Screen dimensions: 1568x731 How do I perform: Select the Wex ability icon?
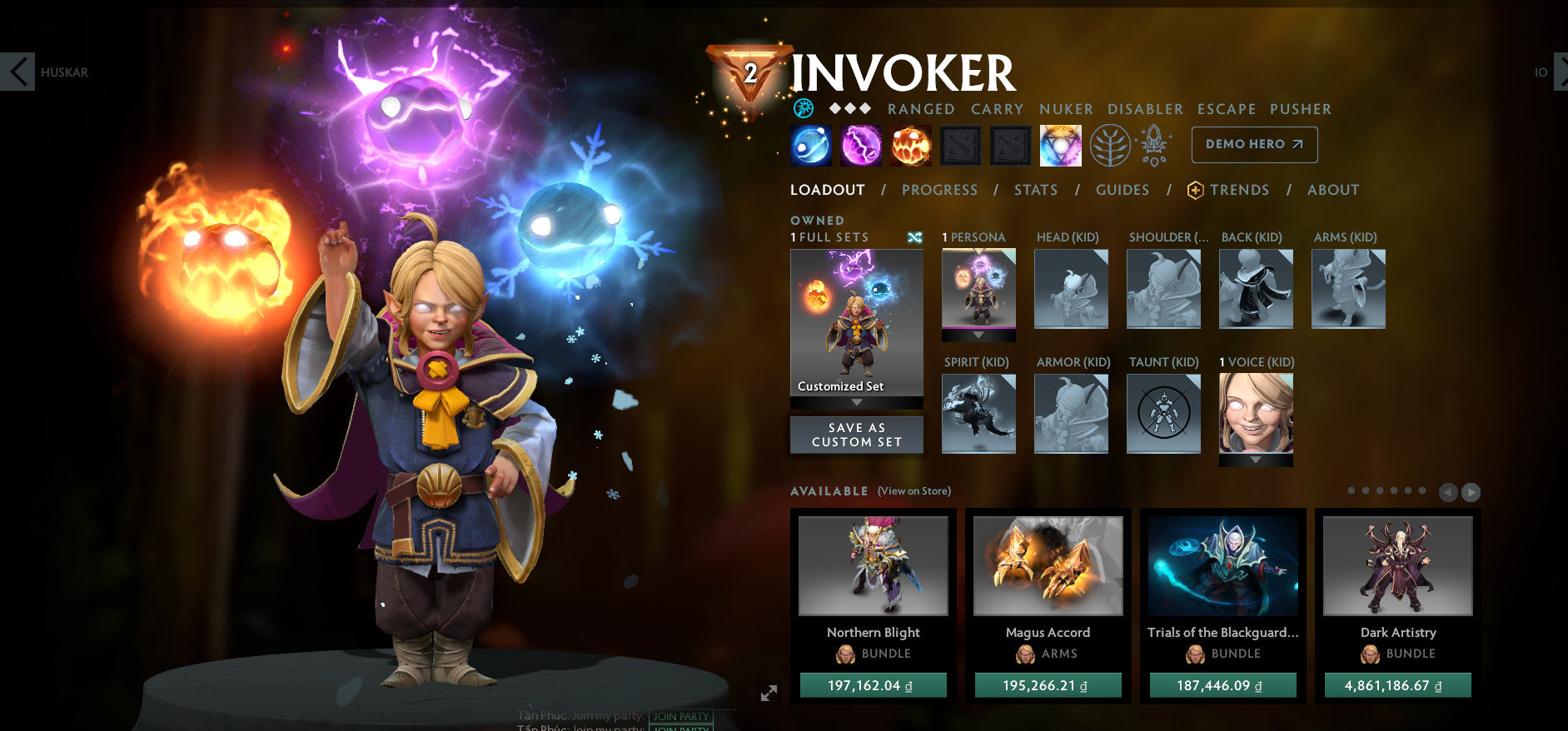pos(860,144)
